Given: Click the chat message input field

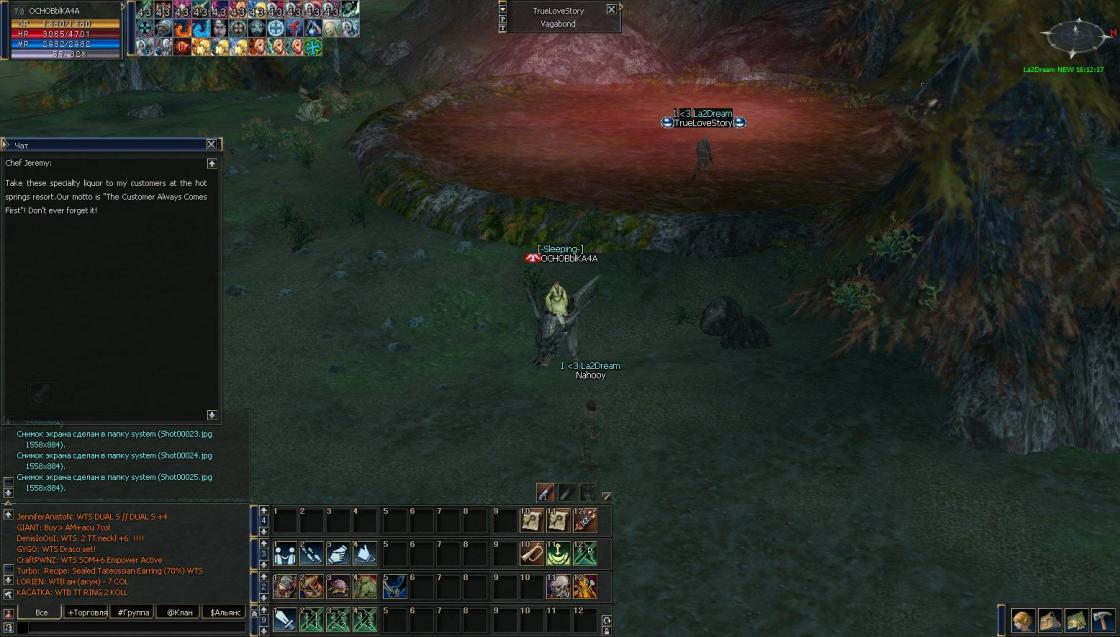Looking at the screenshot, I should tap(130, 628).
